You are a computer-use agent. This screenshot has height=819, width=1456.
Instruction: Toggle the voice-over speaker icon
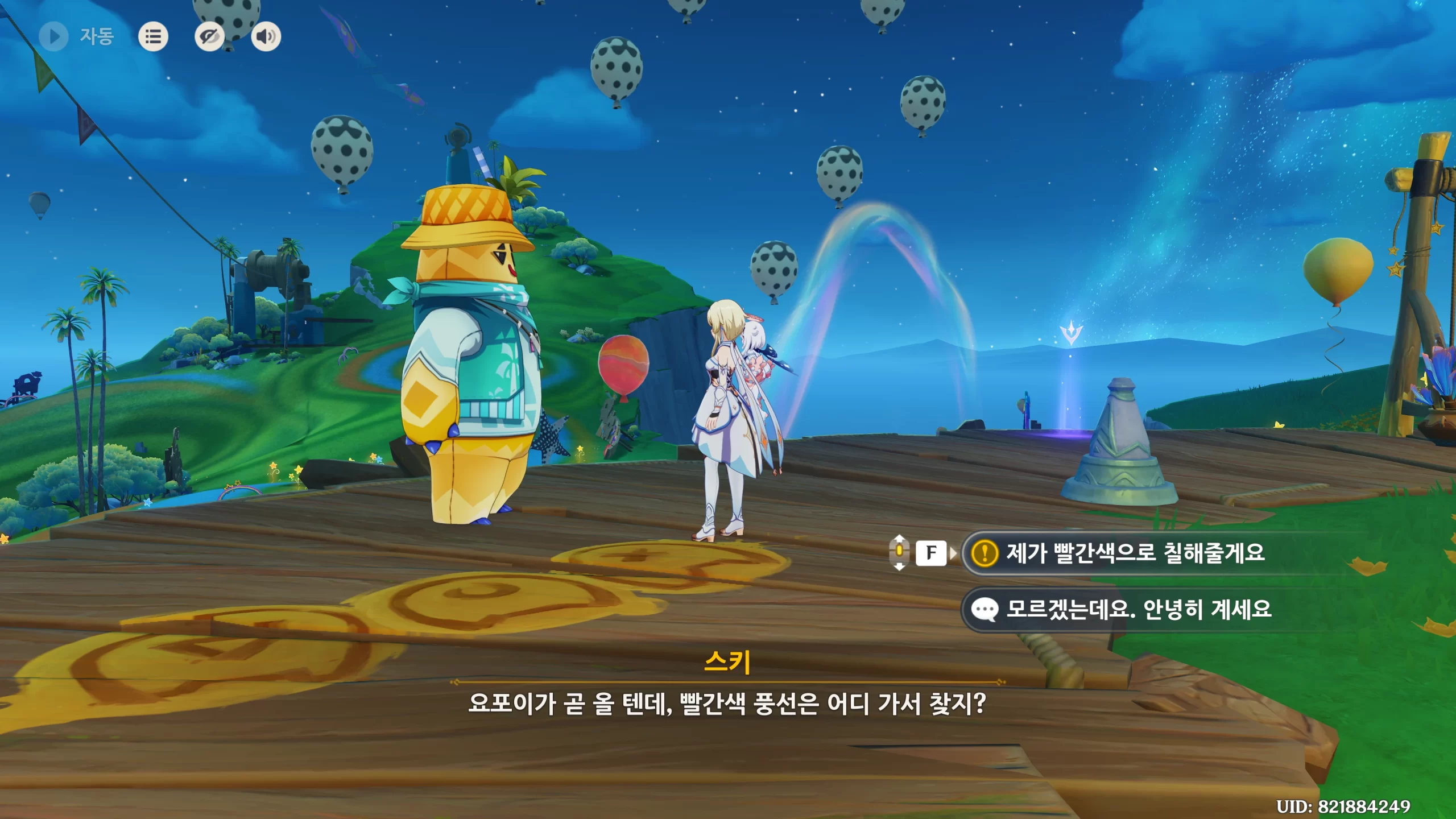[266, 37]
